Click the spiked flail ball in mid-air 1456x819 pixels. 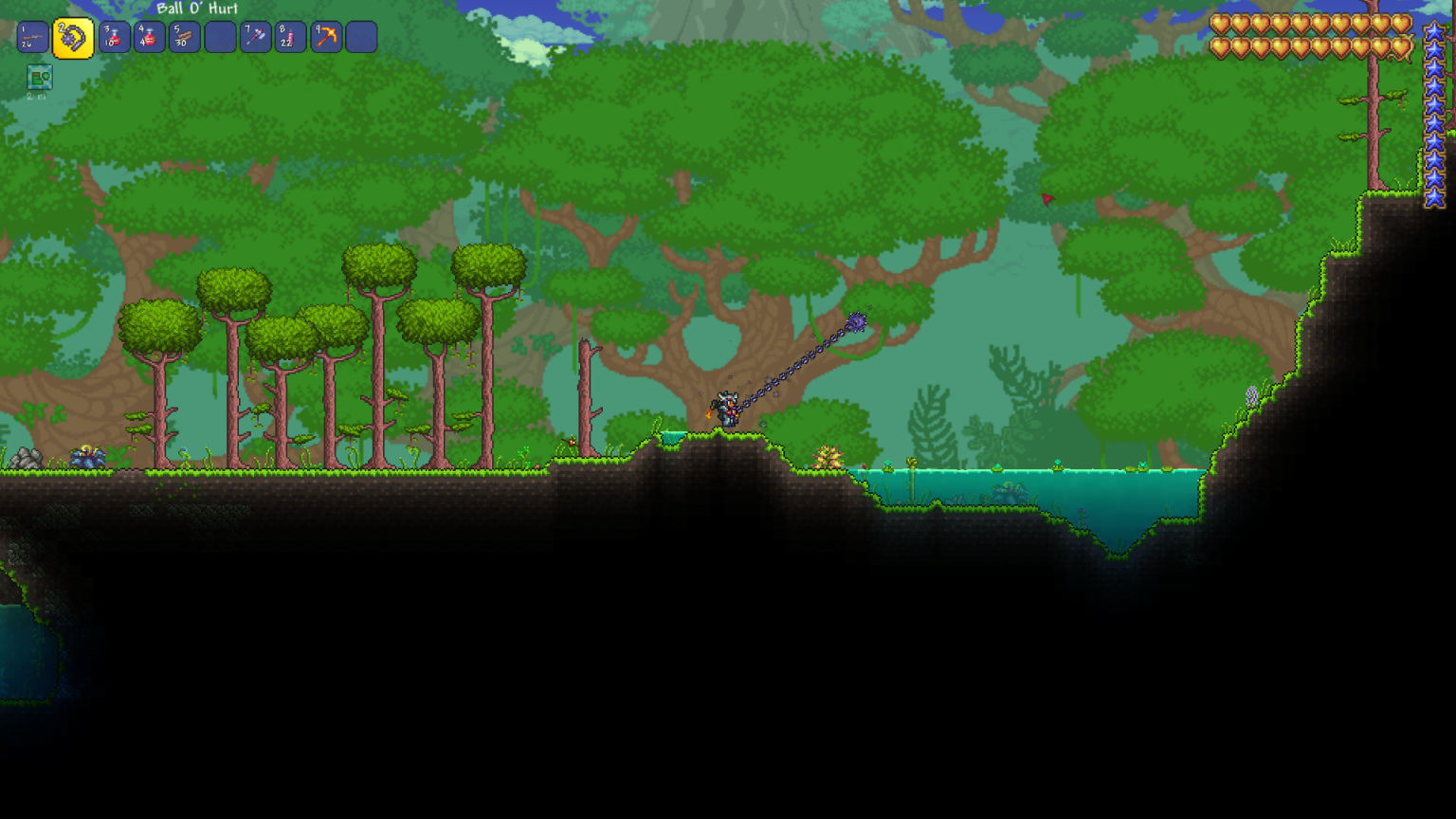pos(856,322)
